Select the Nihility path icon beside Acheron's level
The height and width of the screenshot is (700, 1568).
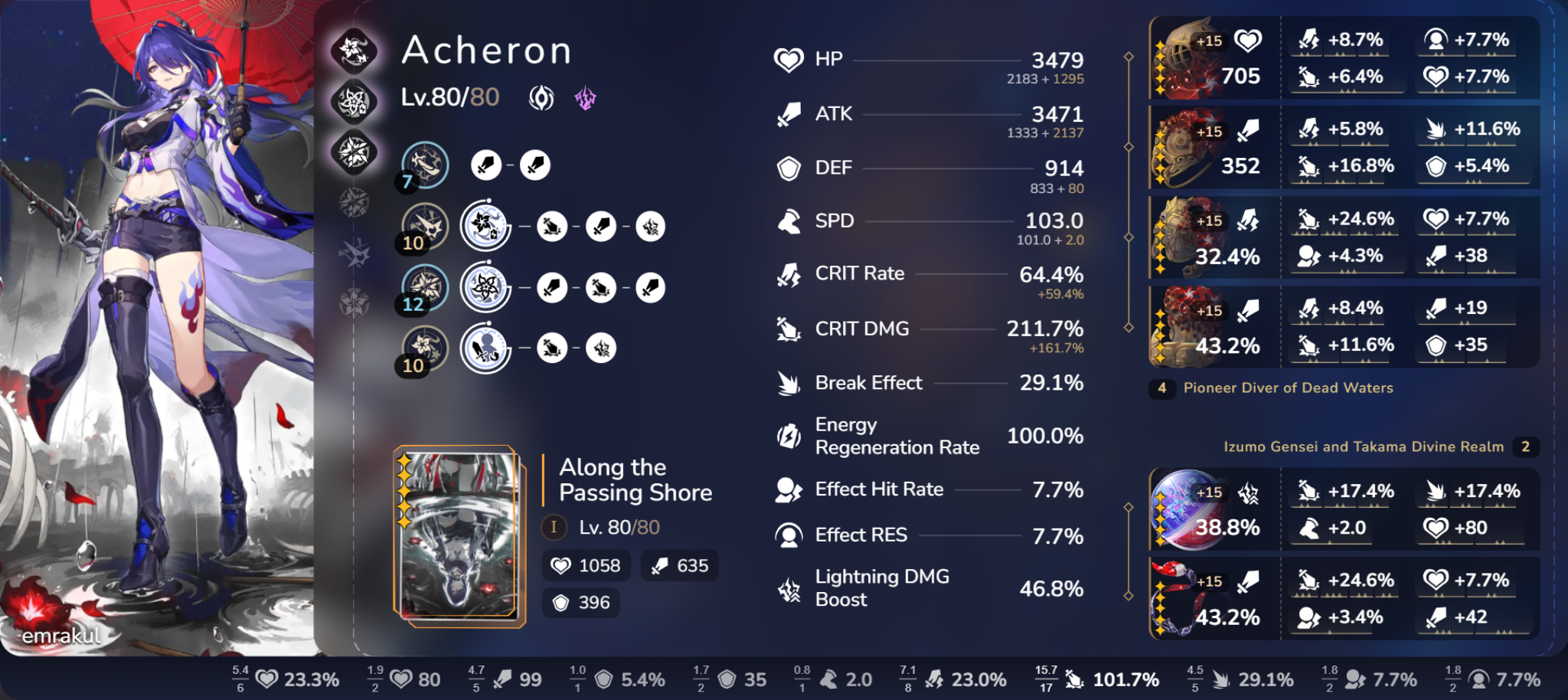541,96
